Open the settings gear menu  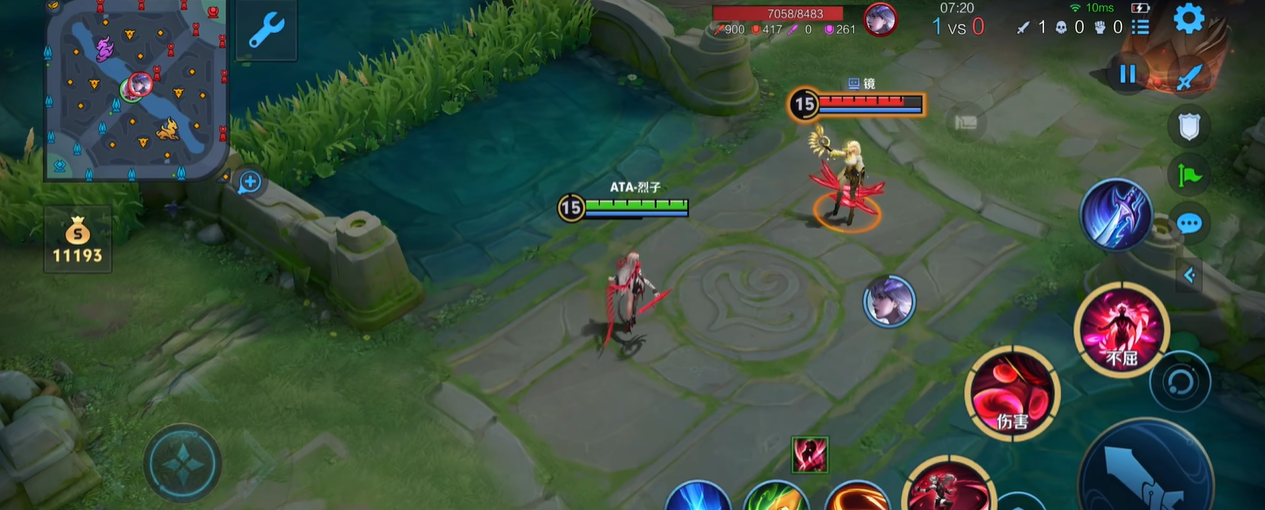click(1188, 18)
